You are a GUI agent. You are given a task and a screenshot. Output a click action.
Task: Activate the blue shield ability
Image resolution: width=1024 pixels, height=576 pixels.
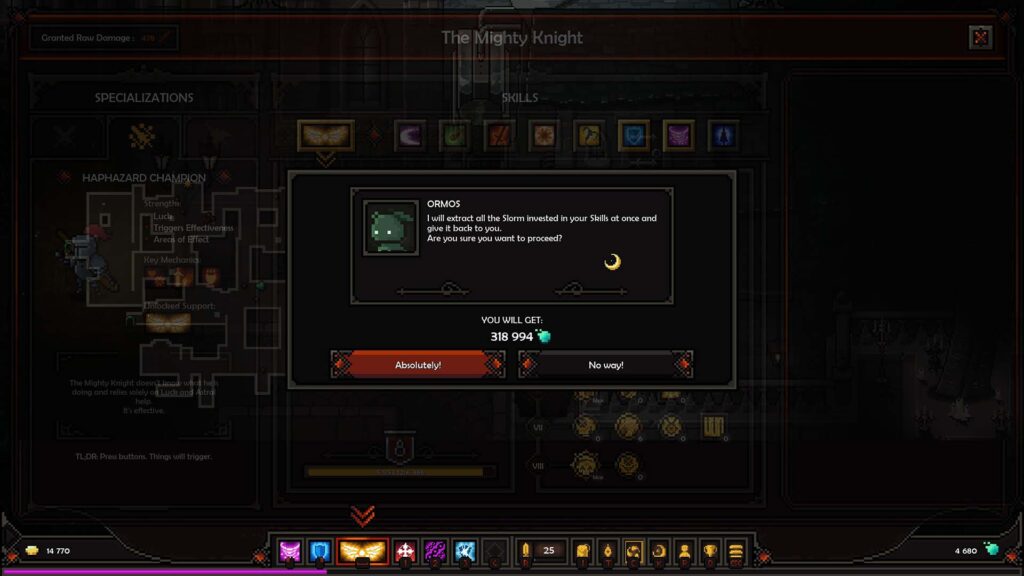[x=320, y=551]
